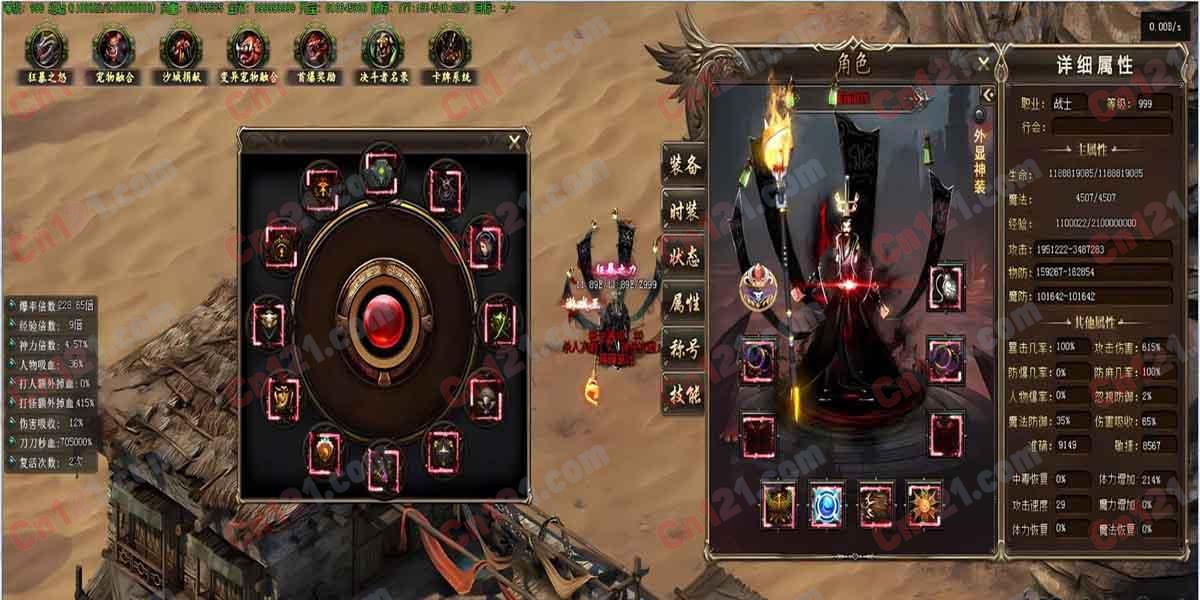Screen dimensions: 1200x600
Task: Close the circular equipment wheel window
Action: click(514, 141)
